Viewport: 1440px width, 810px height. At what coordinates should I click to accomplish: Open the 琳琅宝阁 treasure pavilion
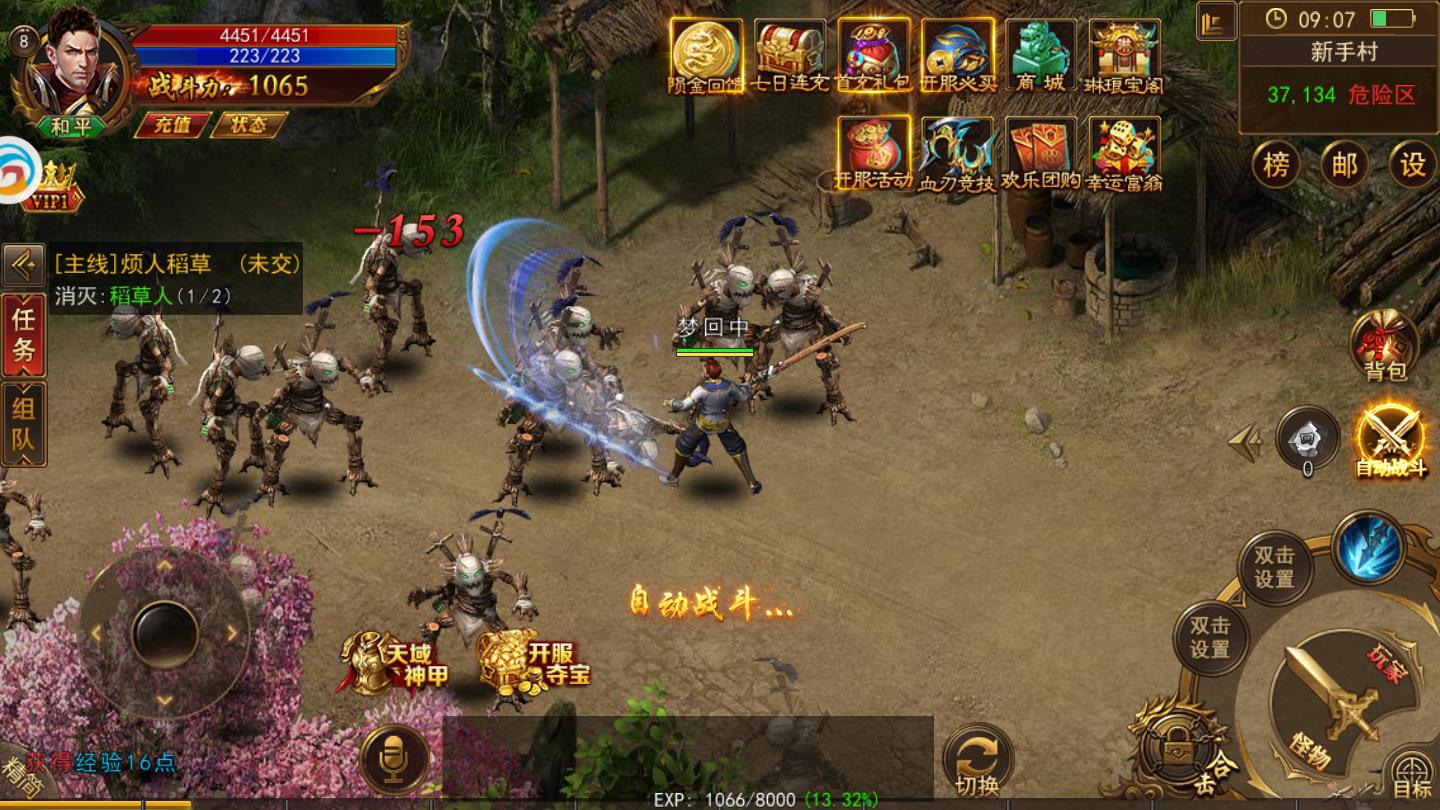coord(1125,56)
